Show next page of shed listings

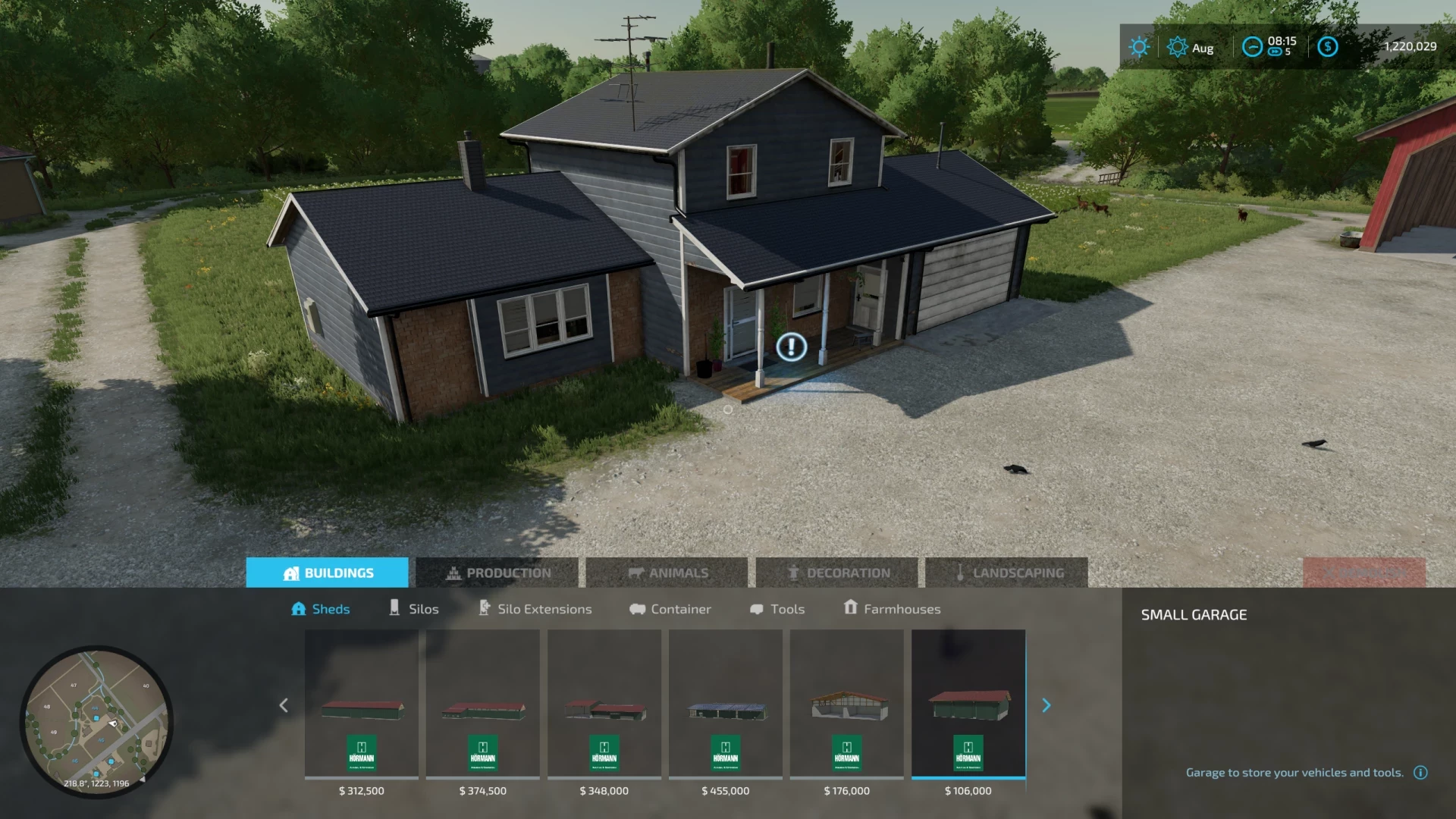1046,705
